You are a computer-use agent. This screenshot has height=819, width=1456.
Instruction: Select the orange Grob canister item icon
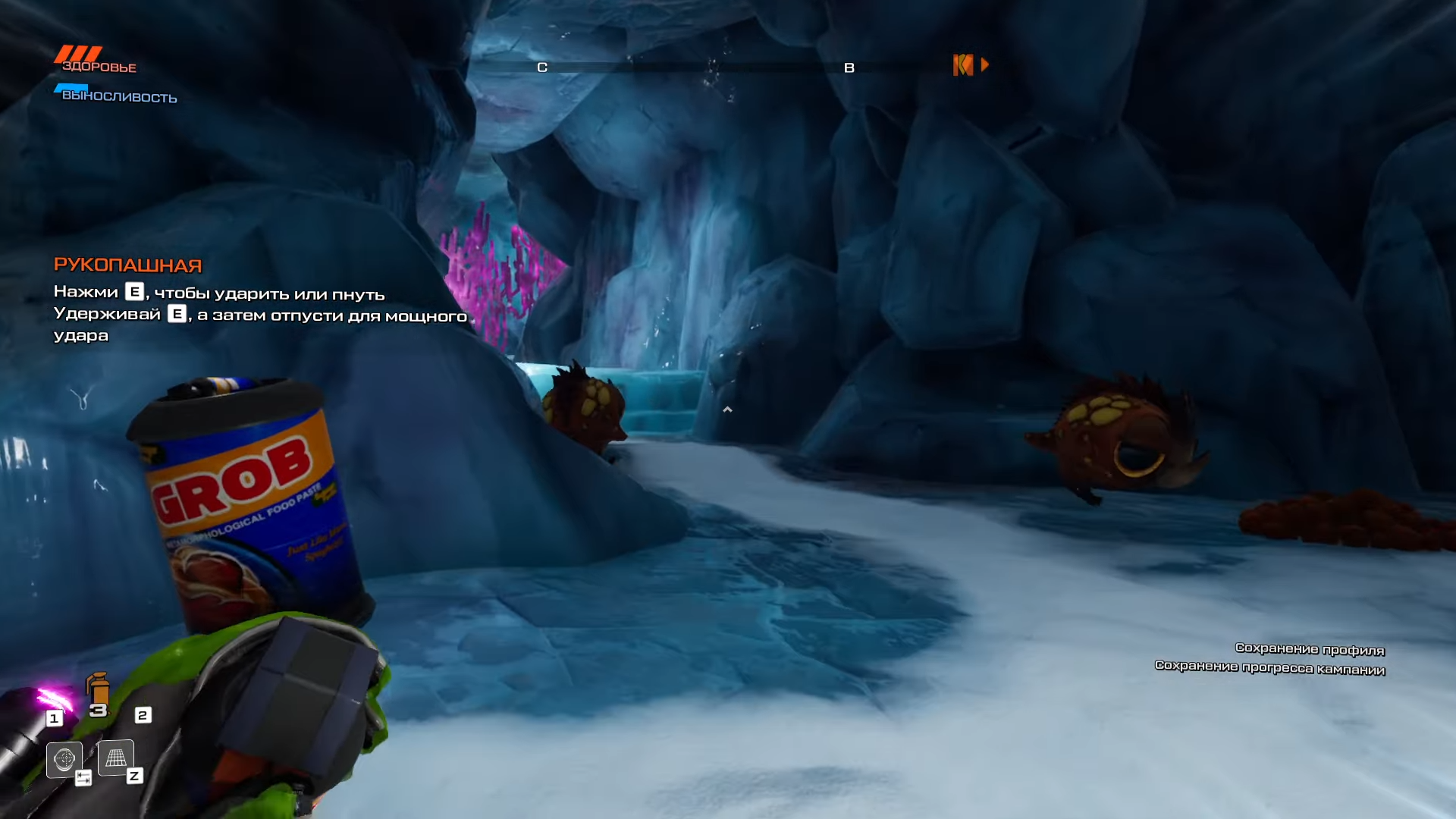98,689
